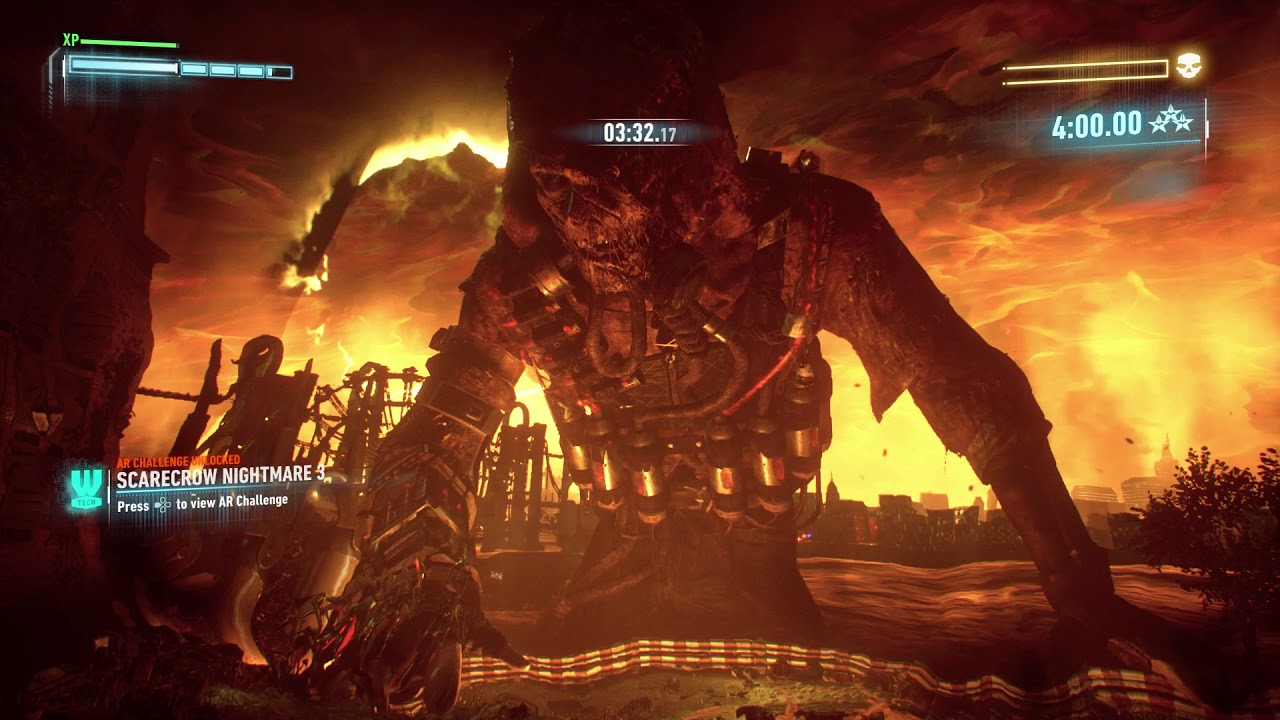Image resolution: width=1280 pixels, height=720 pixels.
Task: Click the rightmost star rating icon
Action: click(1182, 122)
